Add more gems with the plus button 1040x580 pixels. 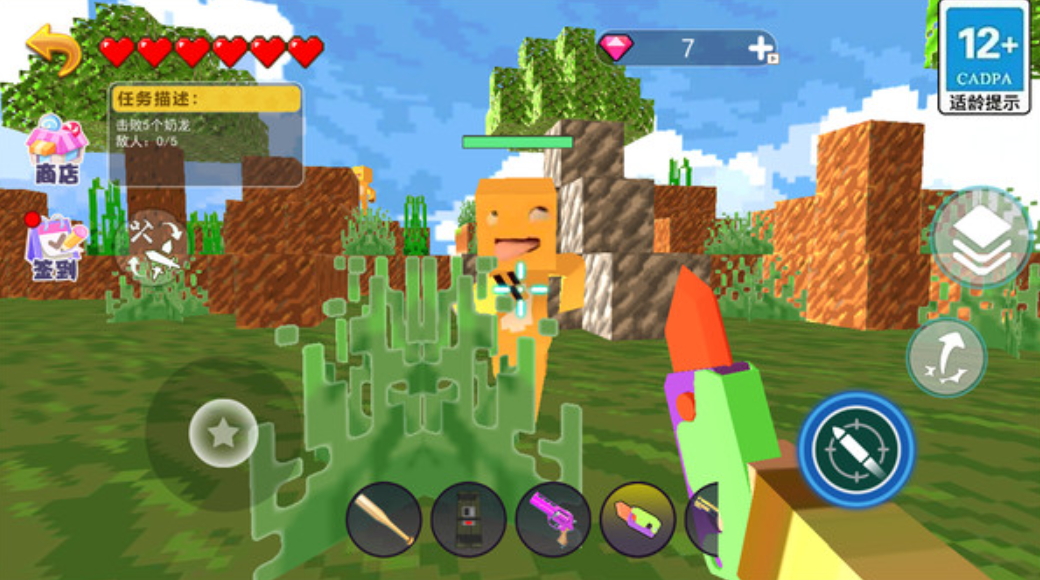(x=761, y=48)
